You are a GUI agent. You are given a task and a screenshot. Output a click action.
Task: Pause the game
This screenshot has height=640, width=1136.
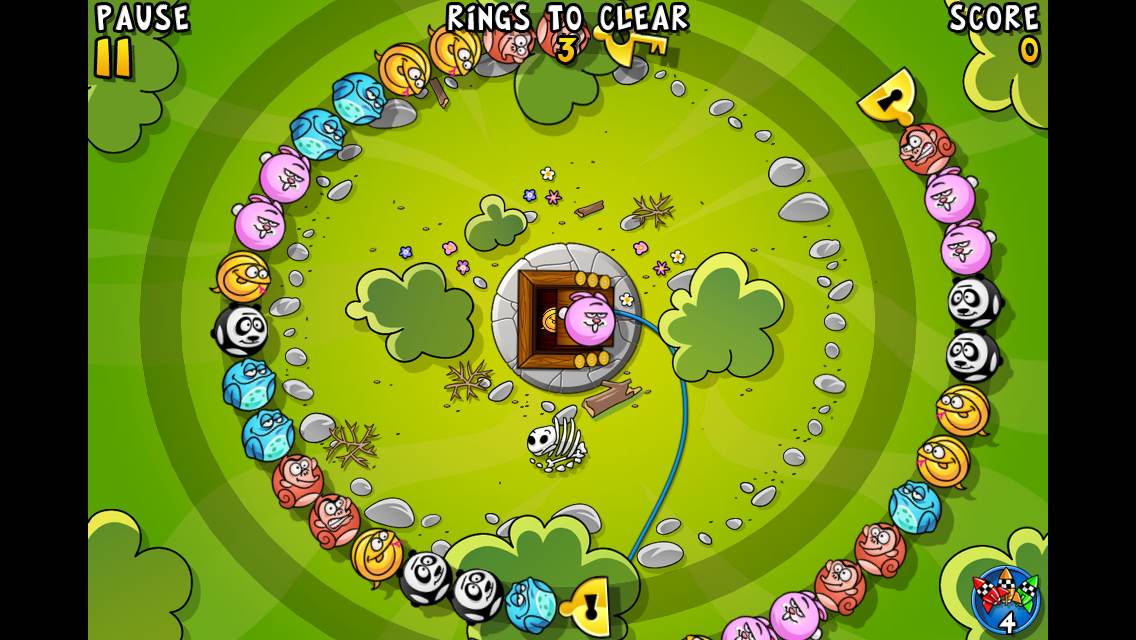click(114, 56)
